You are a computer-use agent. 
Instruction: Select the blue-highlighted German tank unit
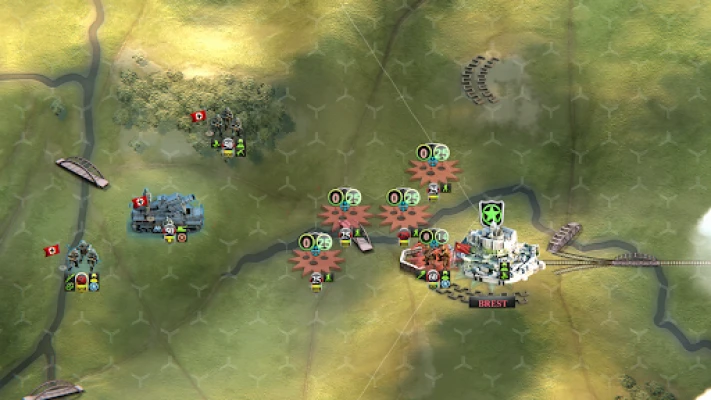(x=166, y=214)
